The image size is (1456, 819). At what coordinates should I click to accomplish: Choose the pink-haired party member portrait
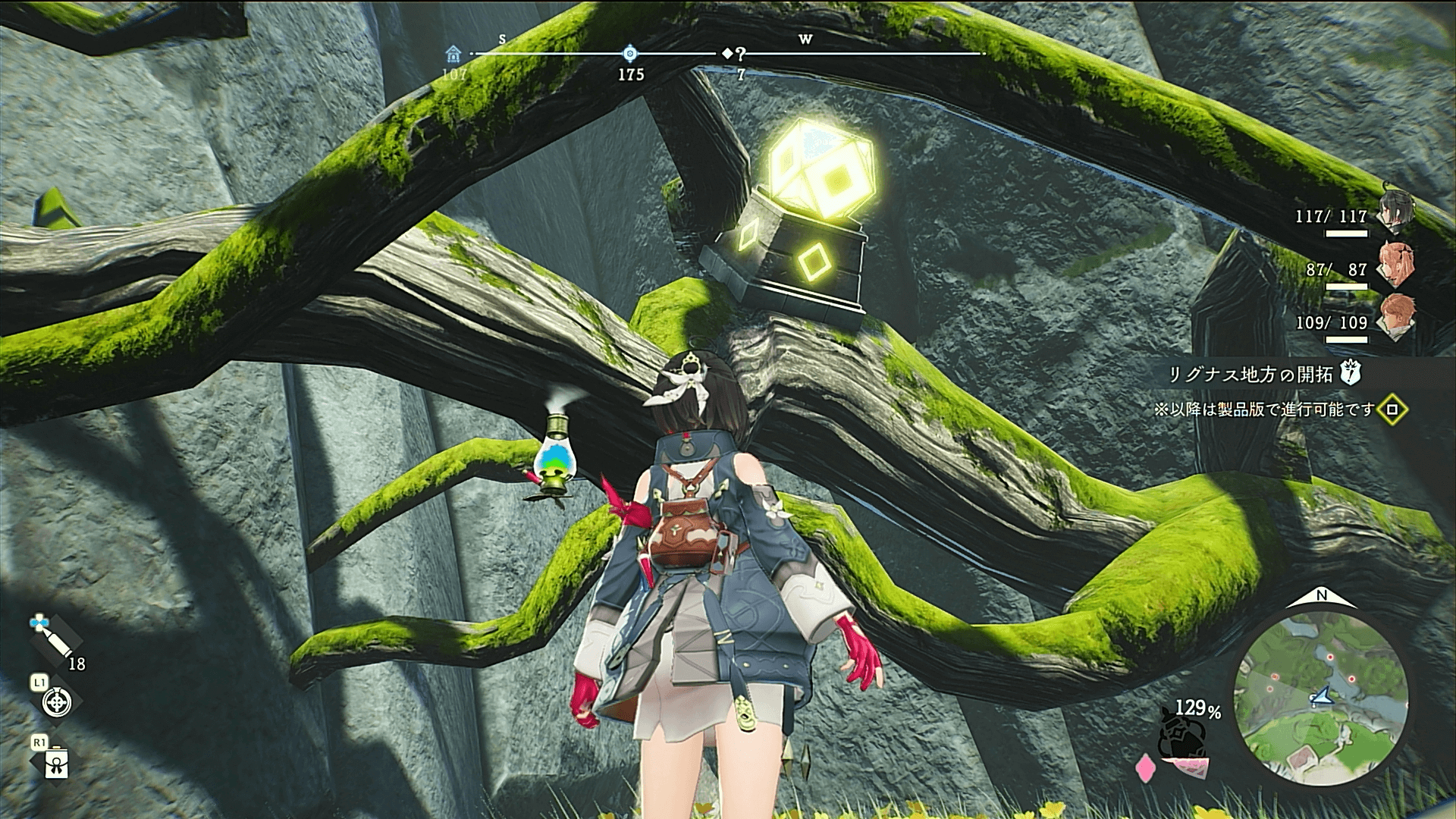coord(1395,264)
